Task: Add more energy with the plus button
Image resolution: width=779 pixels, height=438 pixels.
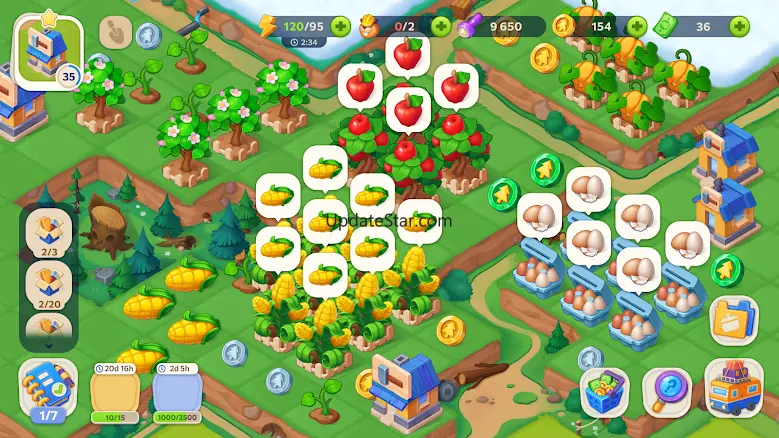Action: 341,26
